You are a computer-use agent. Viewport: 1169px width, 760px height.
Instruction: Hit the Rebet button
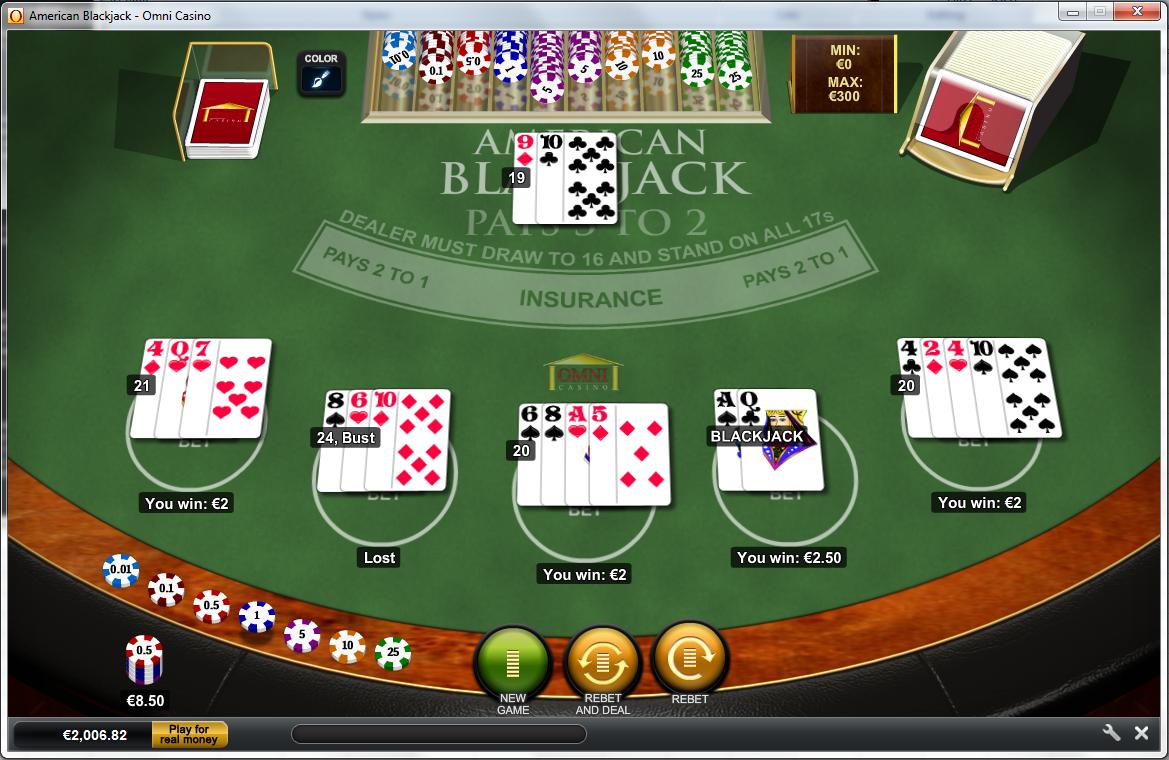tap(690, 658)
